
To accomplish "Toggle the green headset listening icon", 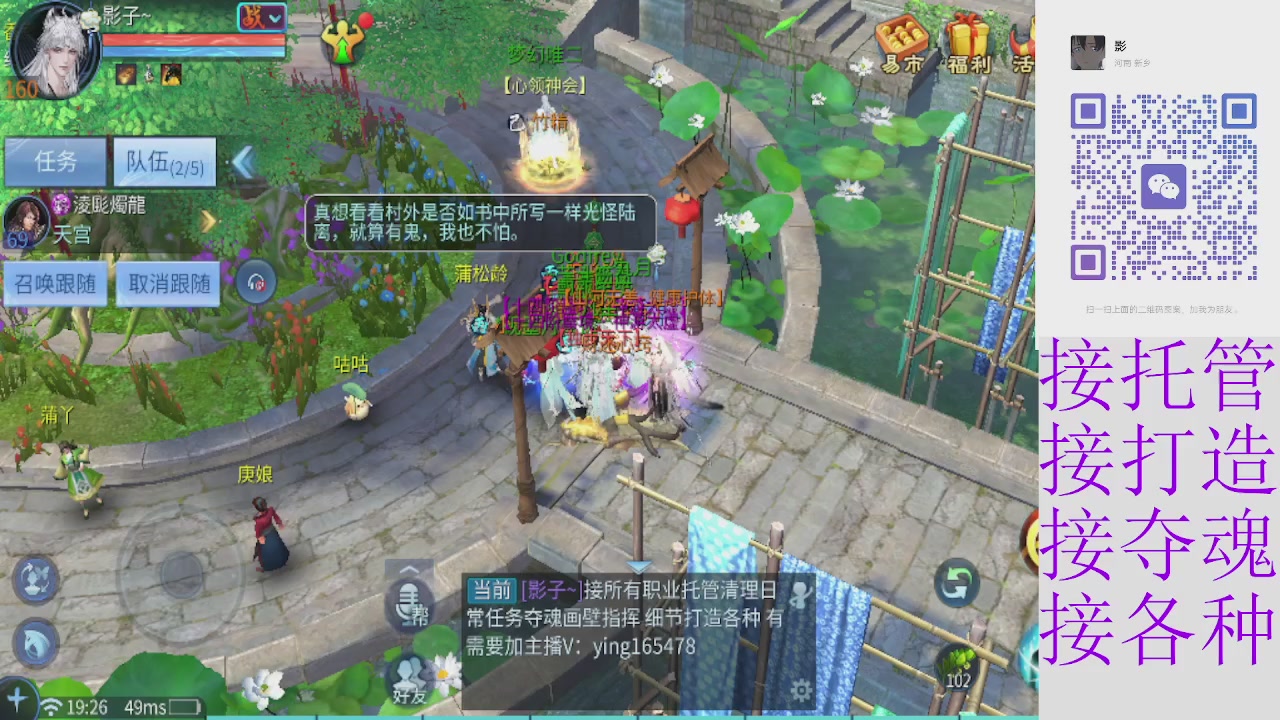I will 257,282.
